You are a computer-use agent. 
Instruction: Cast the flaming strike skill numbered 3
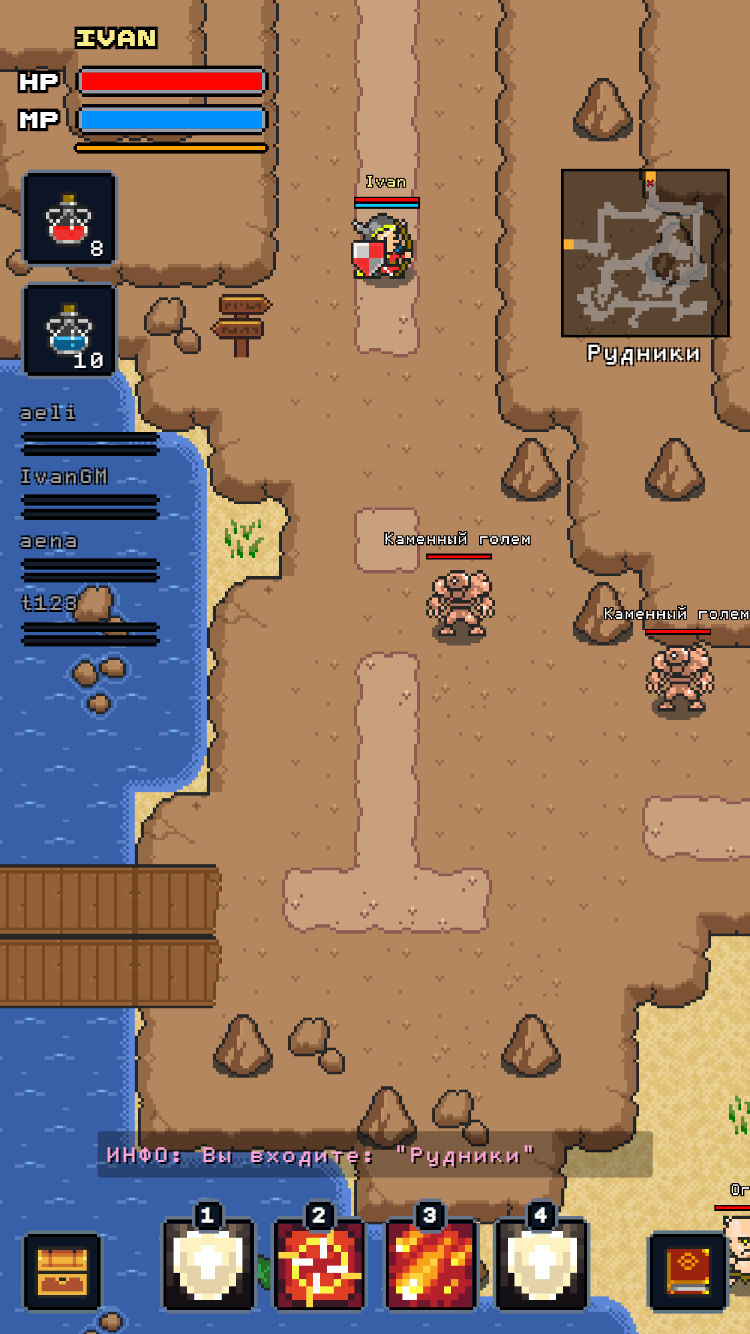pos(430,1264)
